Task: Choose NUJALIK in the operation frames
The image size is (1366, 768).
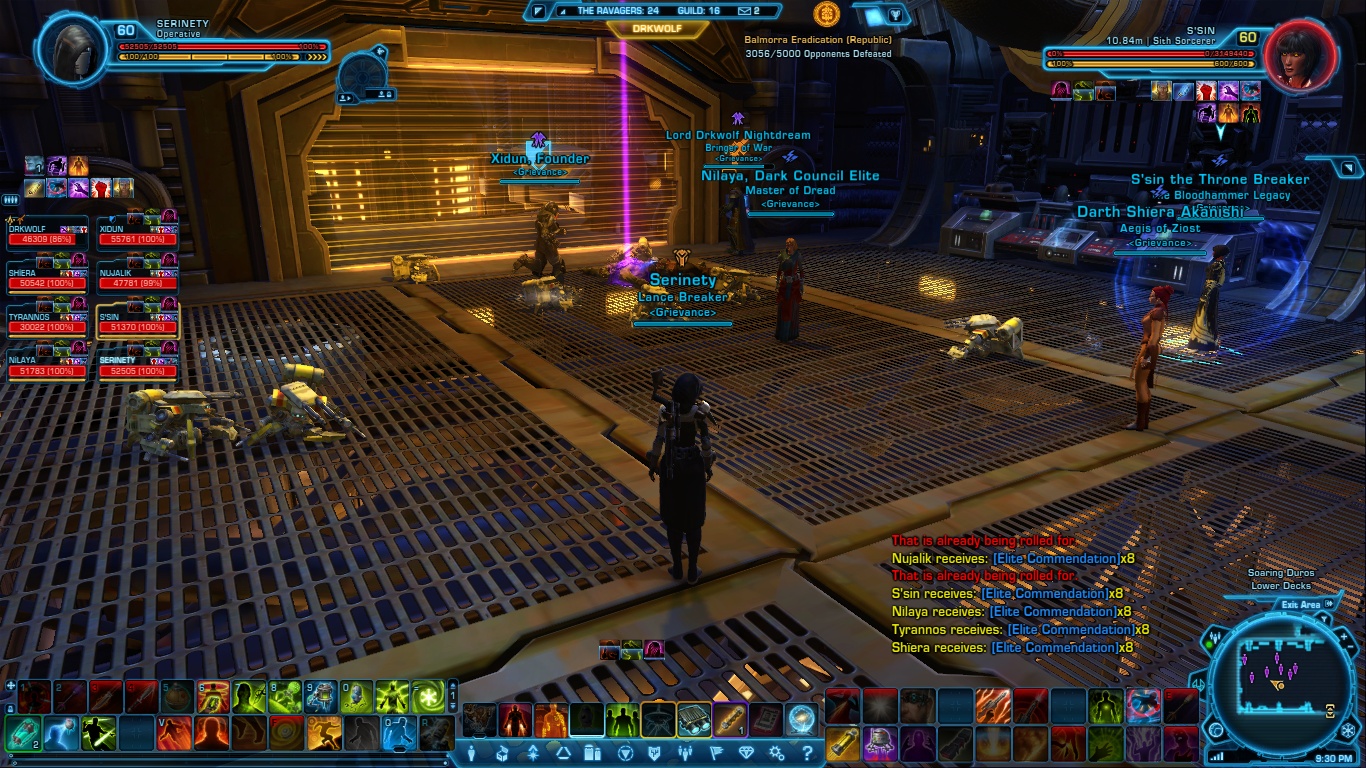Action: pos(137,278)
